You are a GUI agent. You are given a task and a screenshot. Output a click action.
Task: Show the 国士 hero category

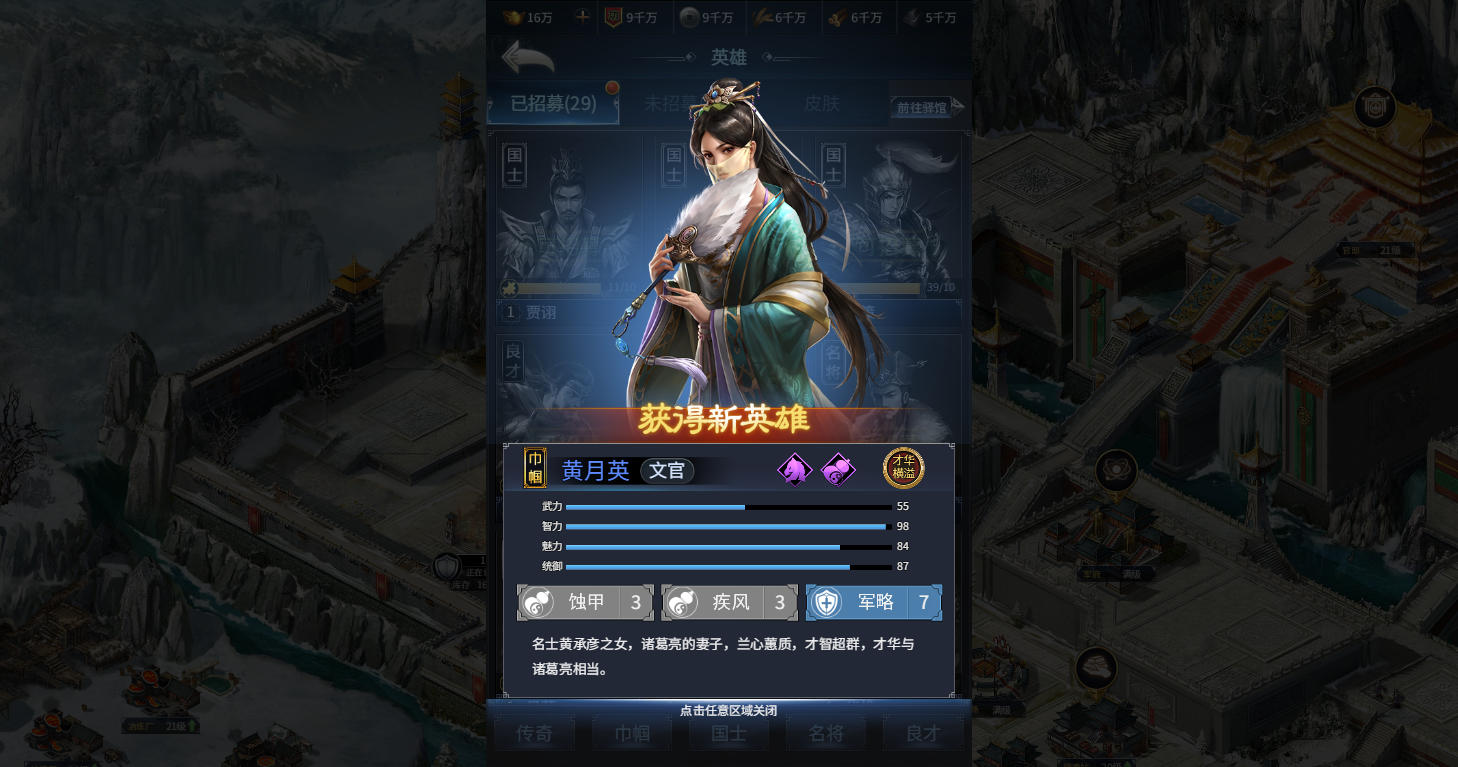click(729, 733)
